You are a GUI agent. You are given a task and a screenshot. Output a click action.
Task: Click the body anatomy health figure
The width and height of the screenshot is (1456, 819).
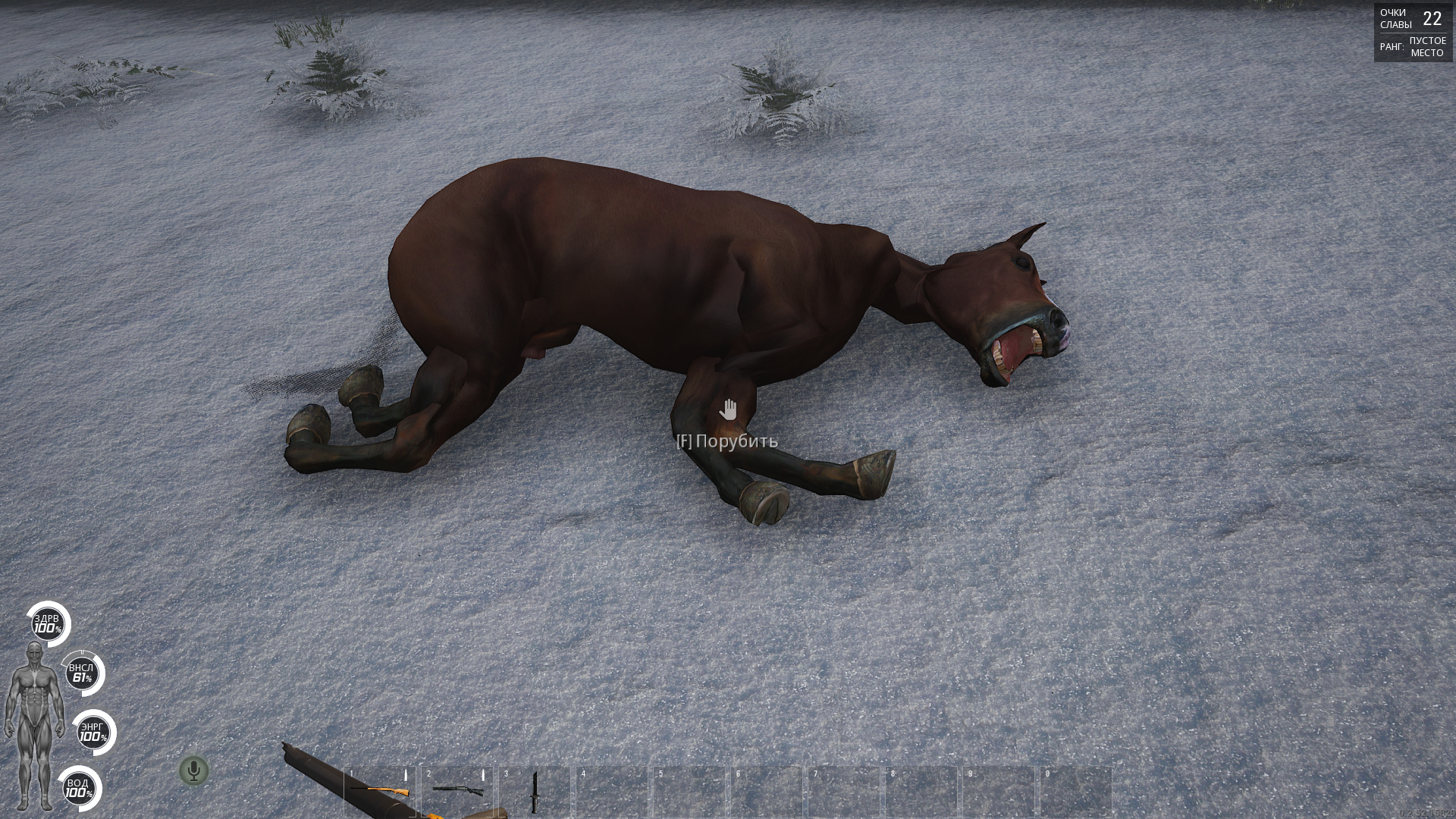pyautogui.click(x=33, y=724)
